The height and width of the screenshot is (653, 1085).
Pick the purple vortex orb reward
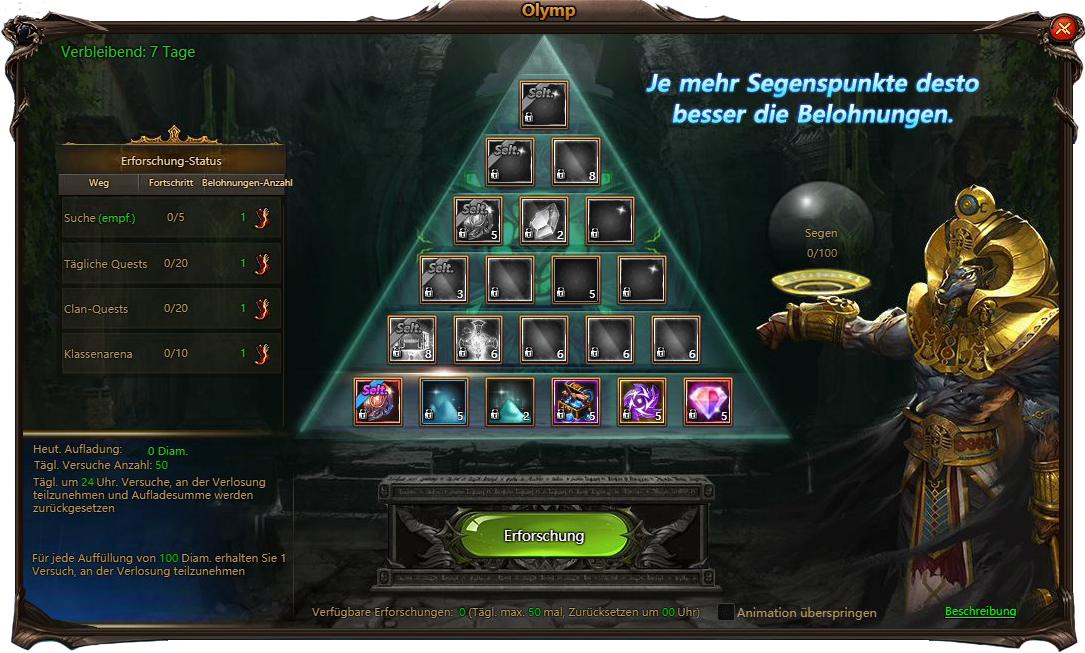642,401
